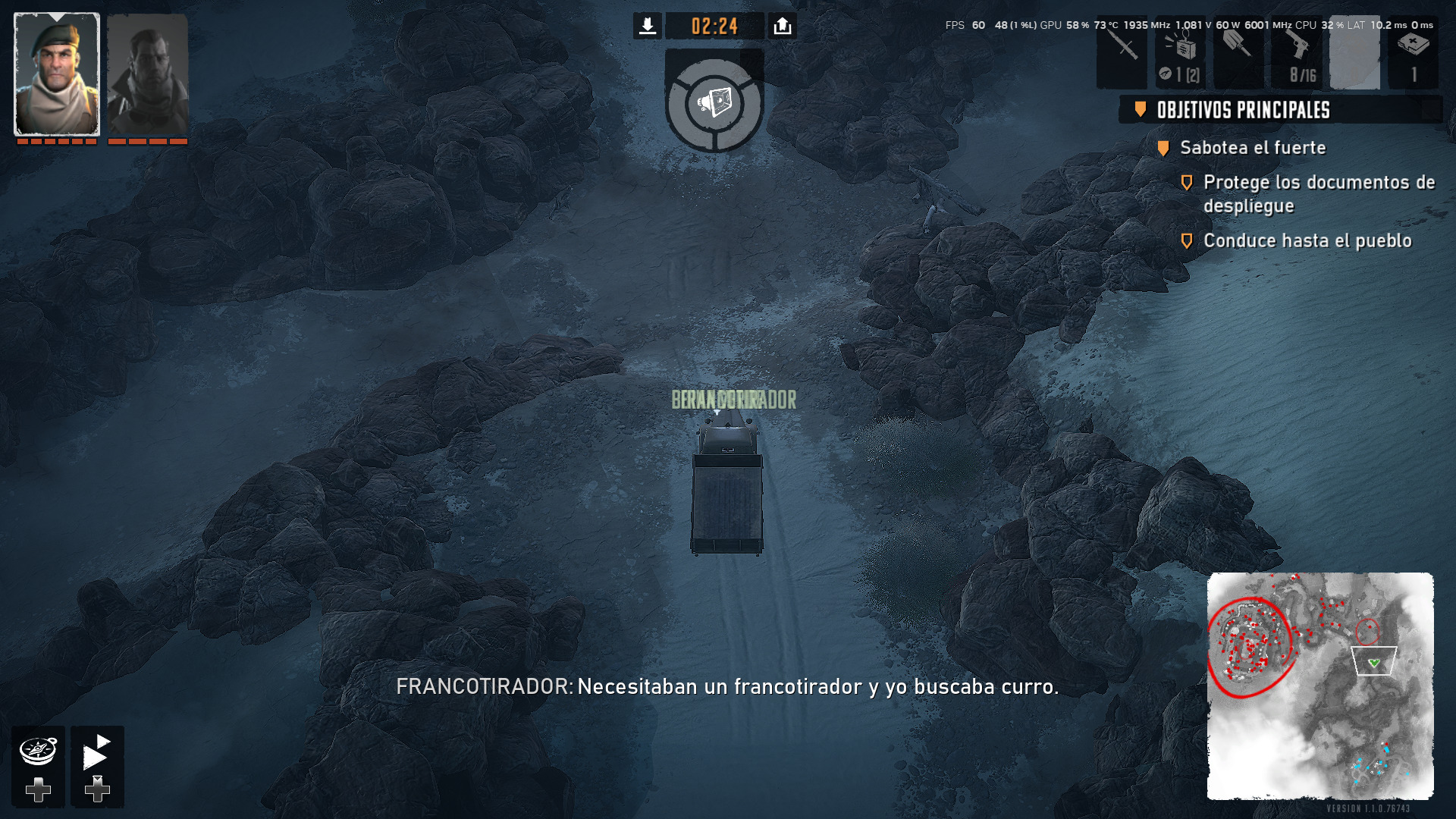Choose the radio decoy item slot
Image resolution: width=1456 pixels, height=819 pixels.
(x=1180, y=52)
